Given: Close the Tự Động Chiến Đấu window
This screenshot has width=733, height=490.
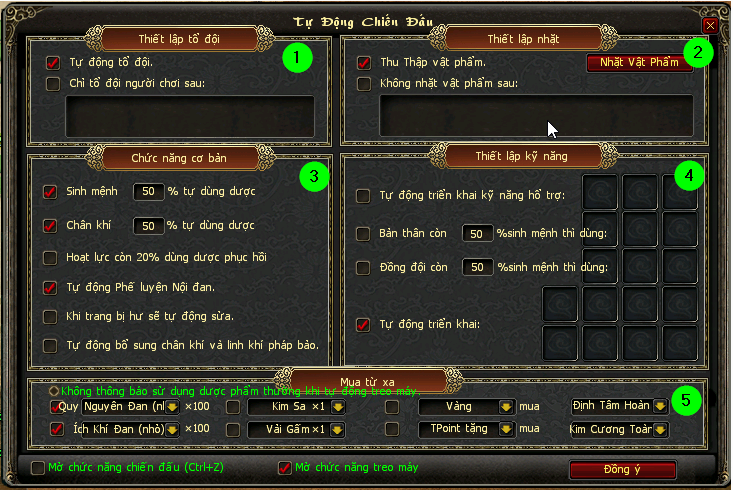Looking at the screenshot, I should [710, 24].
